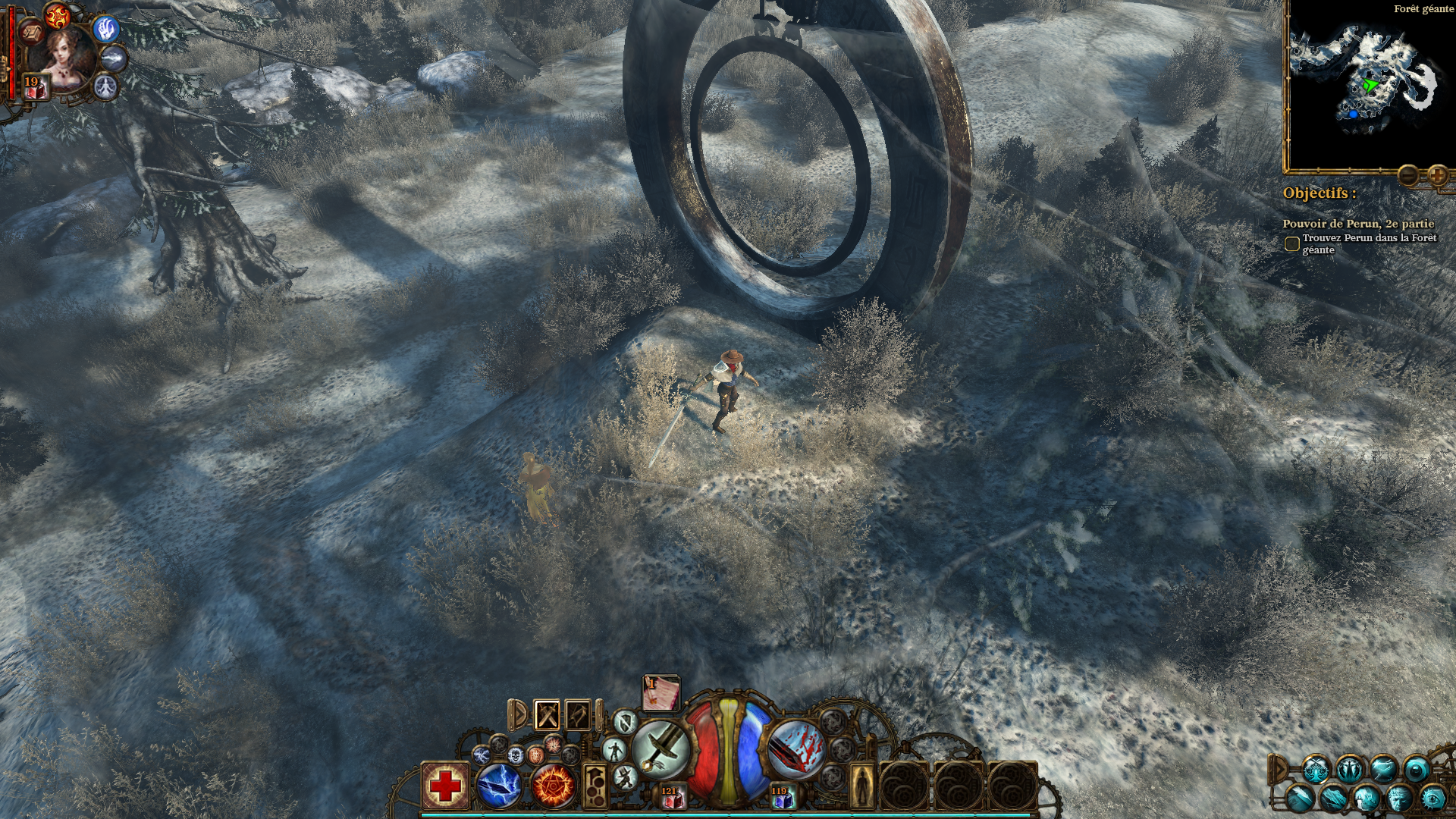Switch to the bow ranged weapon set
The width and height of the screenshot is (1456, 819).
[x=578, y=714]
